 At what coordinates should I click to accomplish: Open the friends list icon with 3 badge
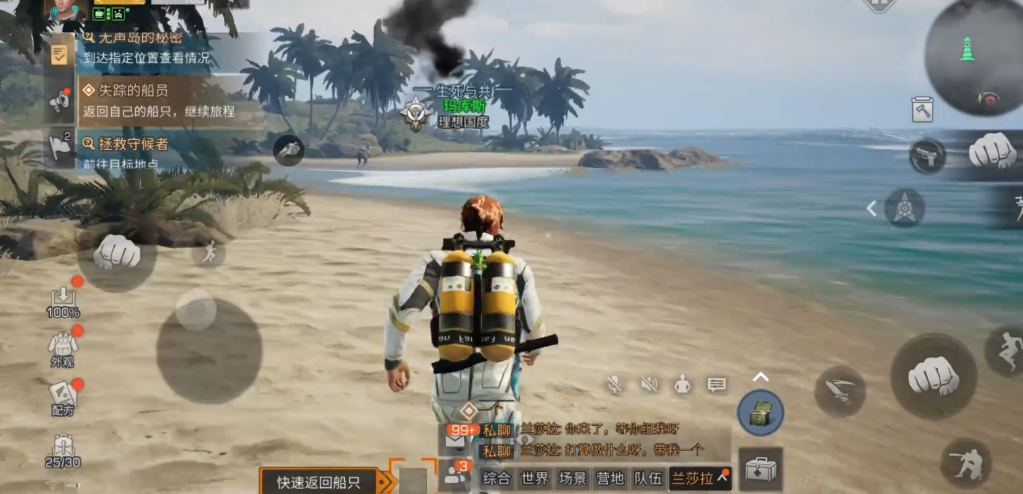[457, 474]
